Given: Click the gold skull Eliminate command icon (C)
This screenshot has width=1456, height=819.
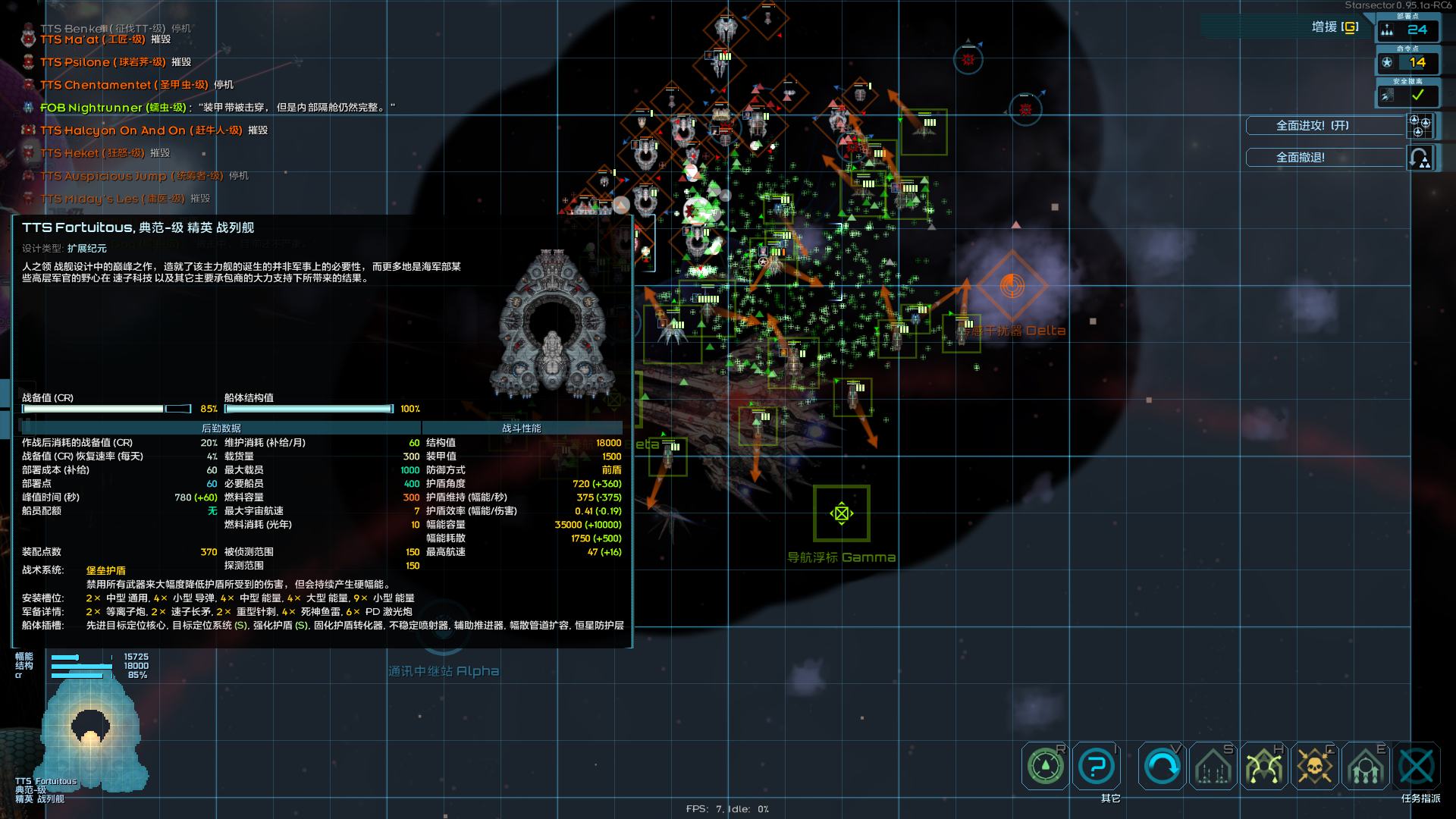Looking at the screenshot, I should point(1316,766).
